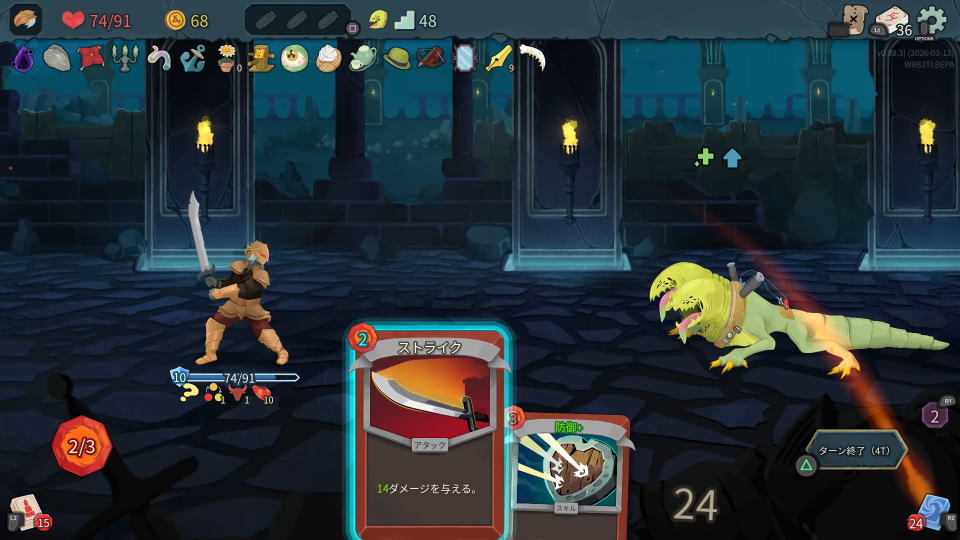The image size is (960, 540).
Task: View the full deck of 36 cards
Action: [892, 21]
